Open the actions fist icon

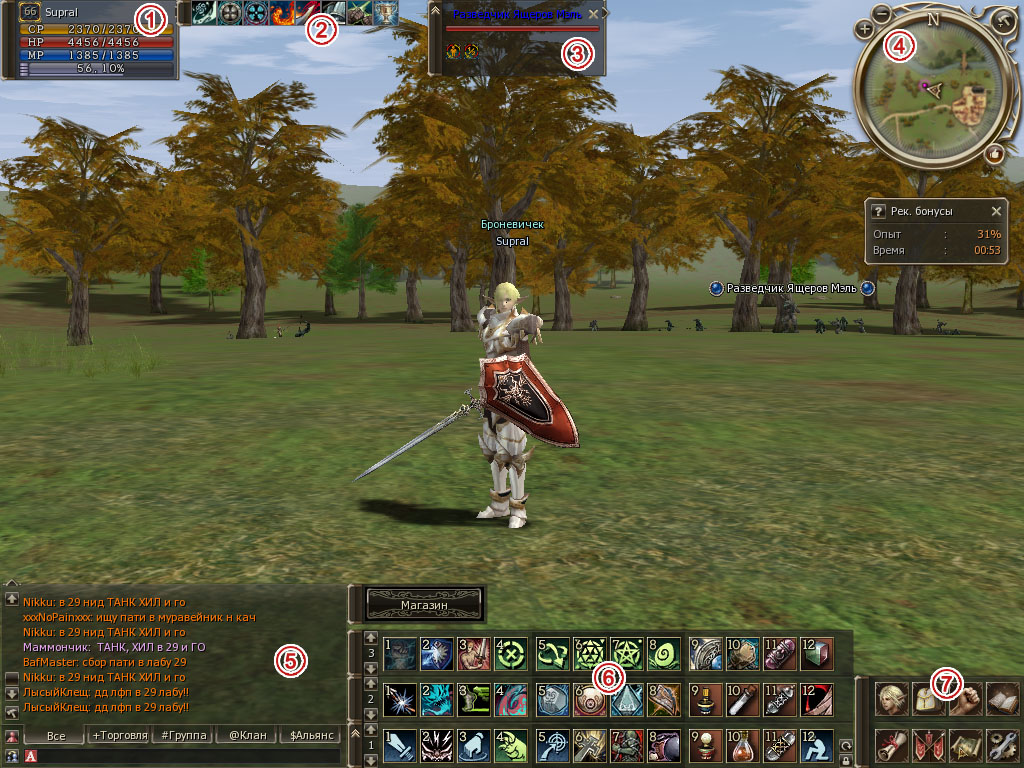tap(965, 698)
